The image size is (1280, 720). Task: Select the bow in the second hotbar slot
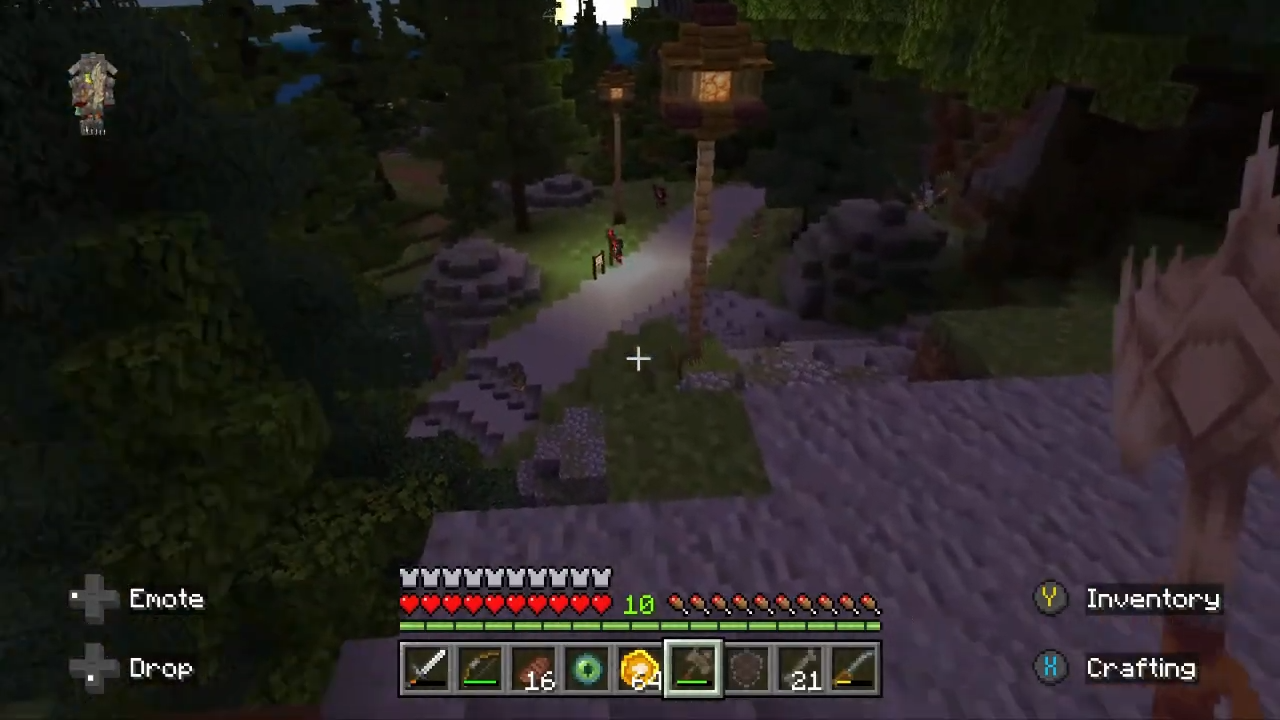(481, 670)
